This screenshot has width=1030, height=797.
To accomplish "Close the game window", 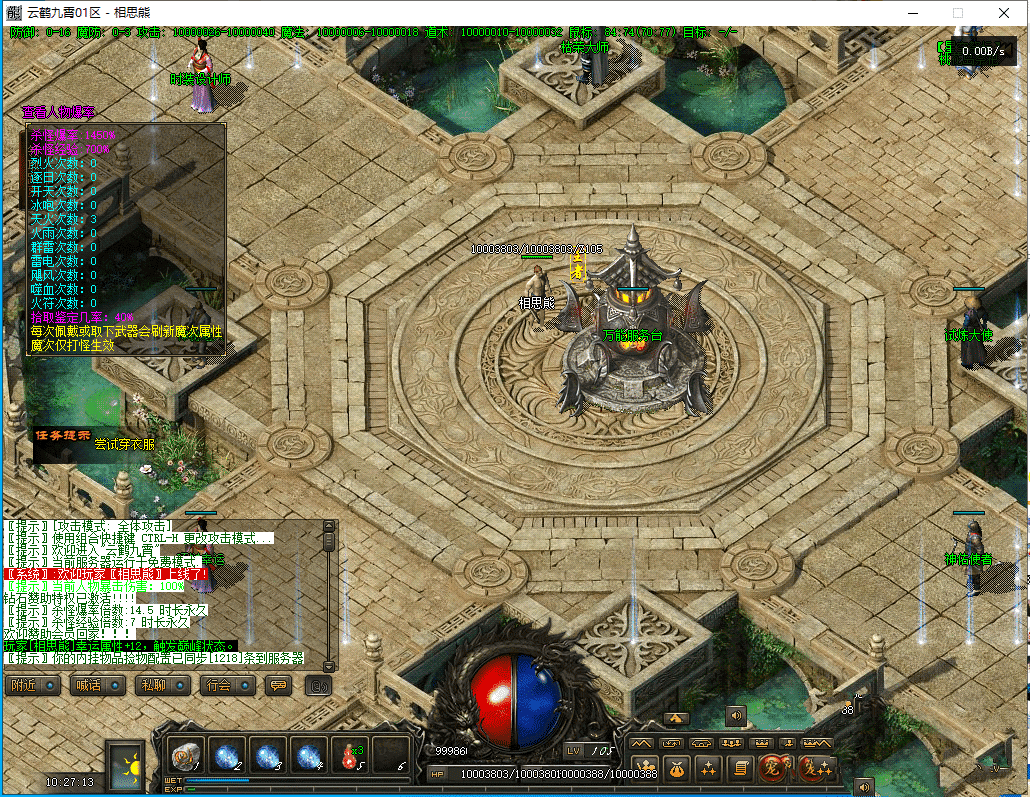I will (1004, 13).
